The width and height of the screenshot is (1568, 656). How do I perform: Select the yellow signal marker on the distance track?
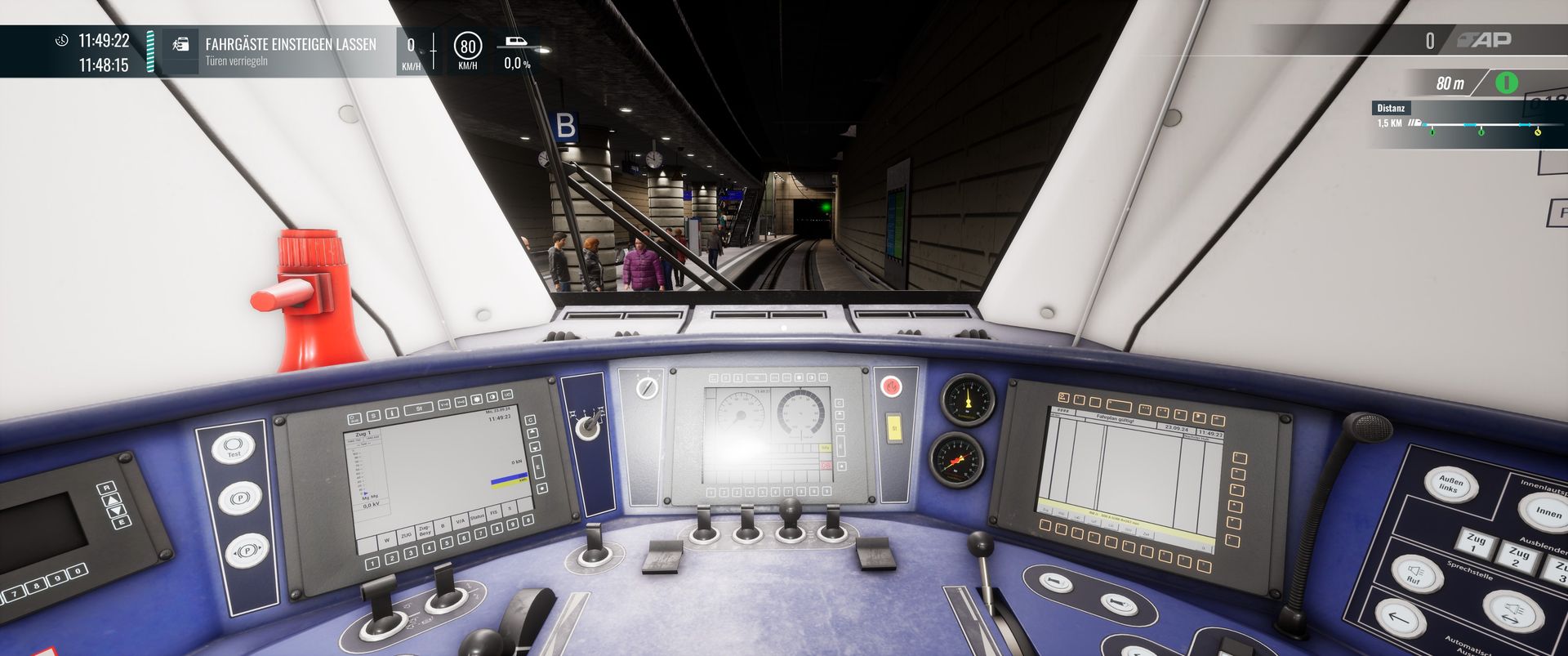[x=1538, y=131]
